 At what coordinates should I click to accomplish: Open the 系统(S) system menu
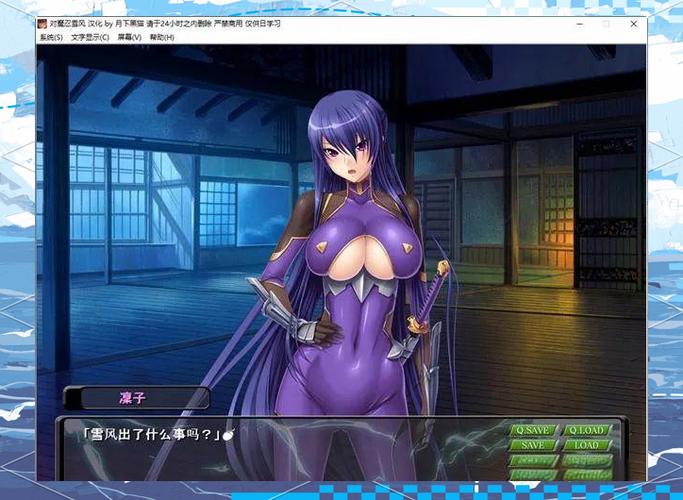51,38
